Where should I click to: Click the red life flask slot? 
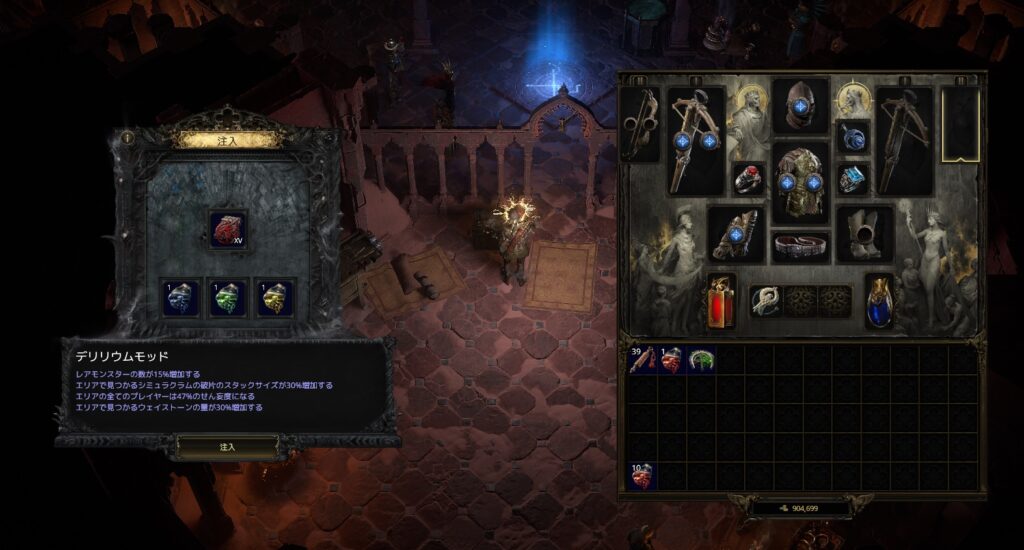[x=721, y=300]
